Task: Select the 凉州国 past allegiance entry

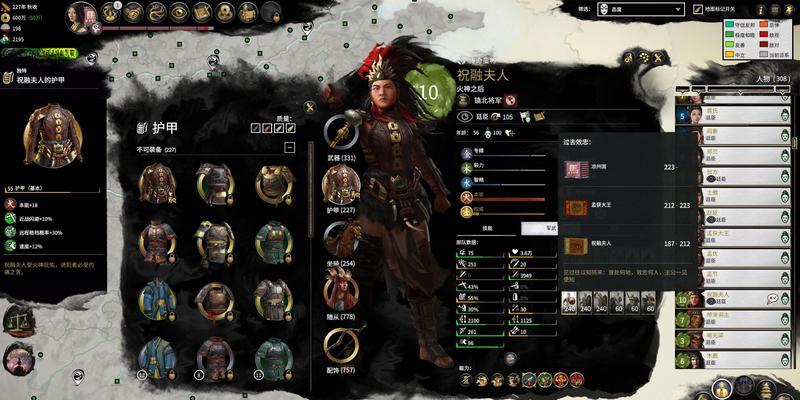Action: pyautogui.click(x=610, y=168)
